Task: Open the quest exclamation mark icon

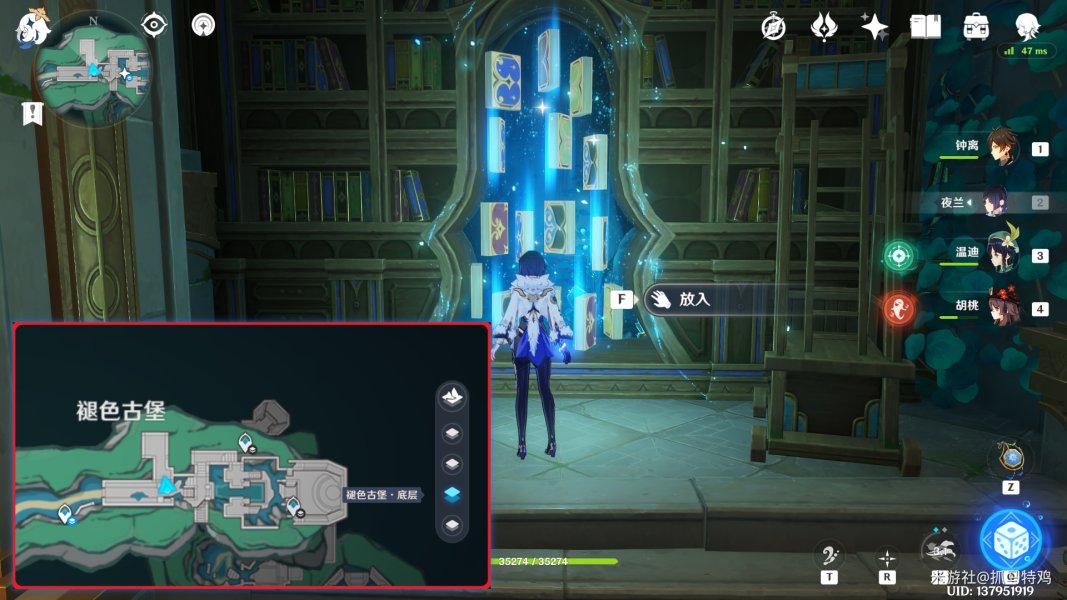Action: tap(32, 113)
